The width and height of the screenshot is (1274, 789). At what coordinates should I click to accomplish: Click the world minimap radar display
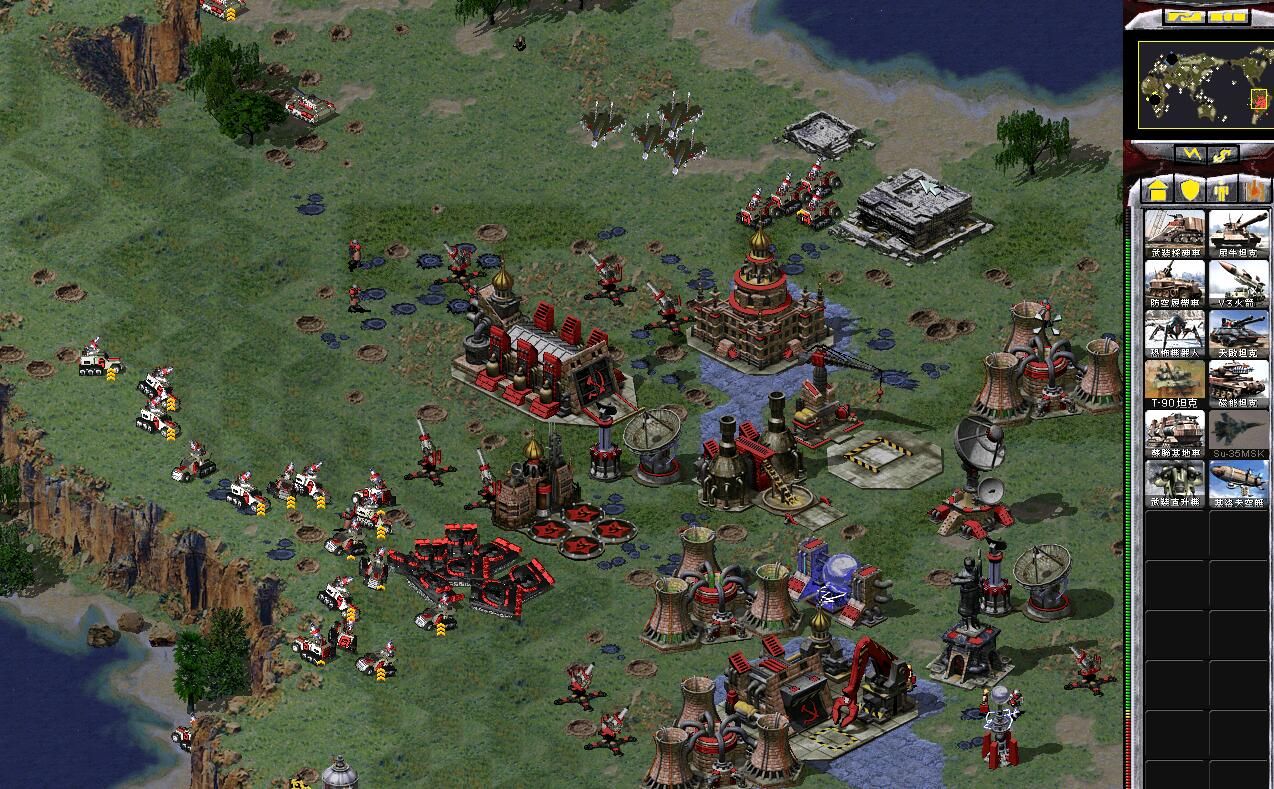click(1207, 84)
